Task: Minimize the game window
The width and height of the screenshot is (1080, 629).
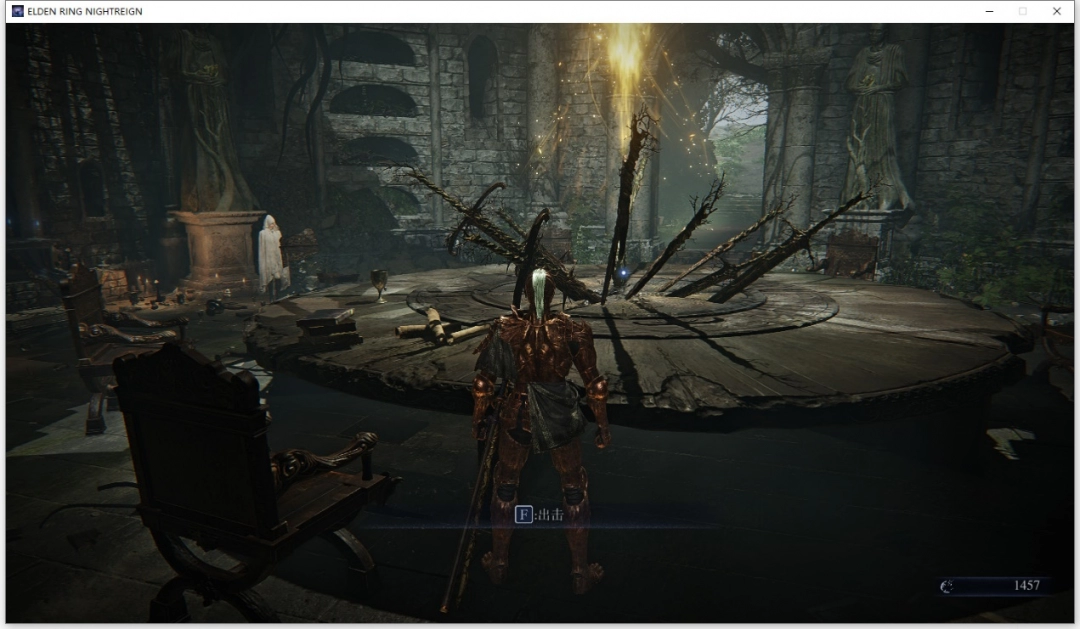Action: pos(989,11)
